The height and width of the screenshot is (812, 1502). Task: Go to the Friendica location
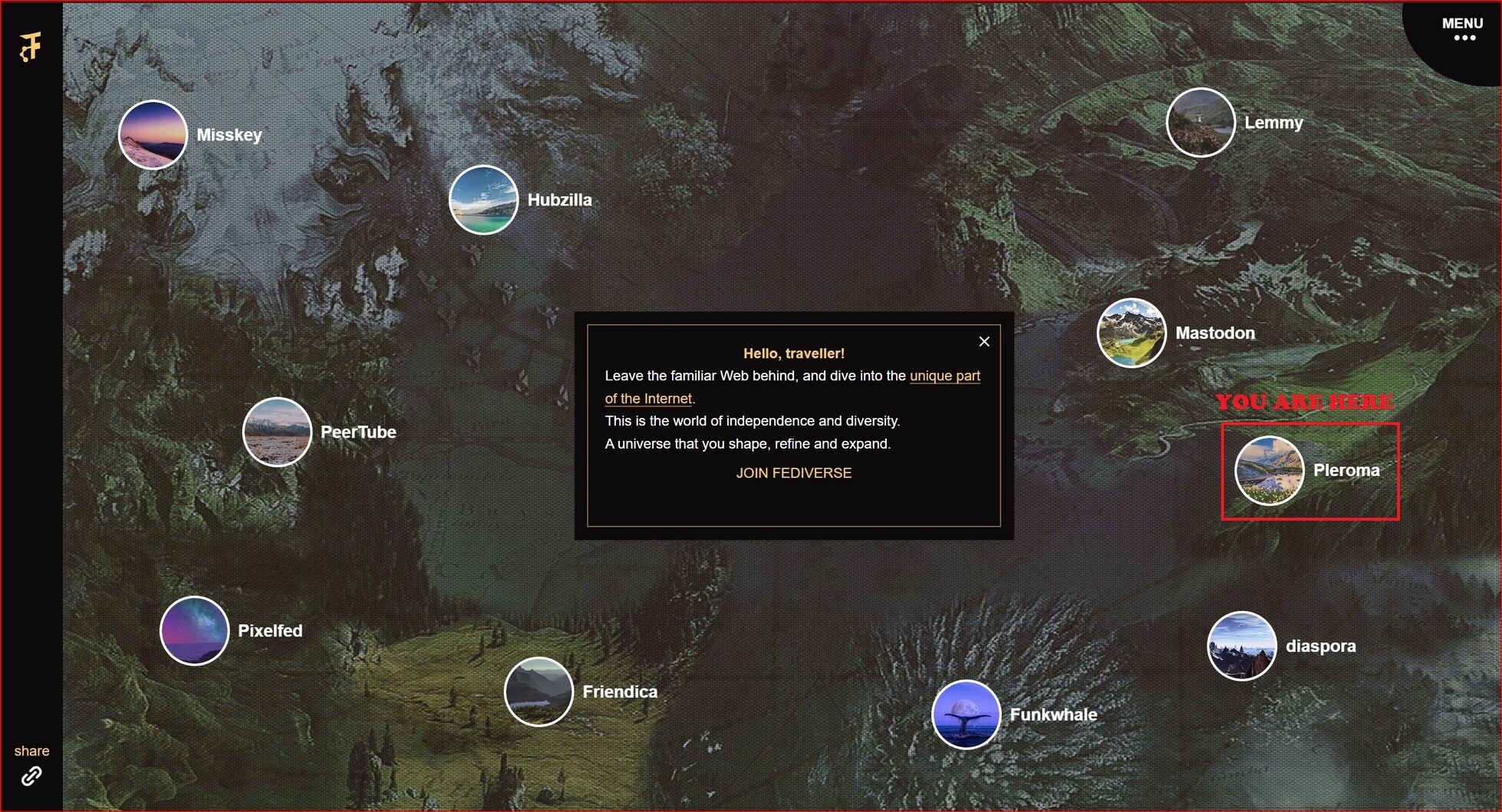pyautogui.click(x=539, y=692)
